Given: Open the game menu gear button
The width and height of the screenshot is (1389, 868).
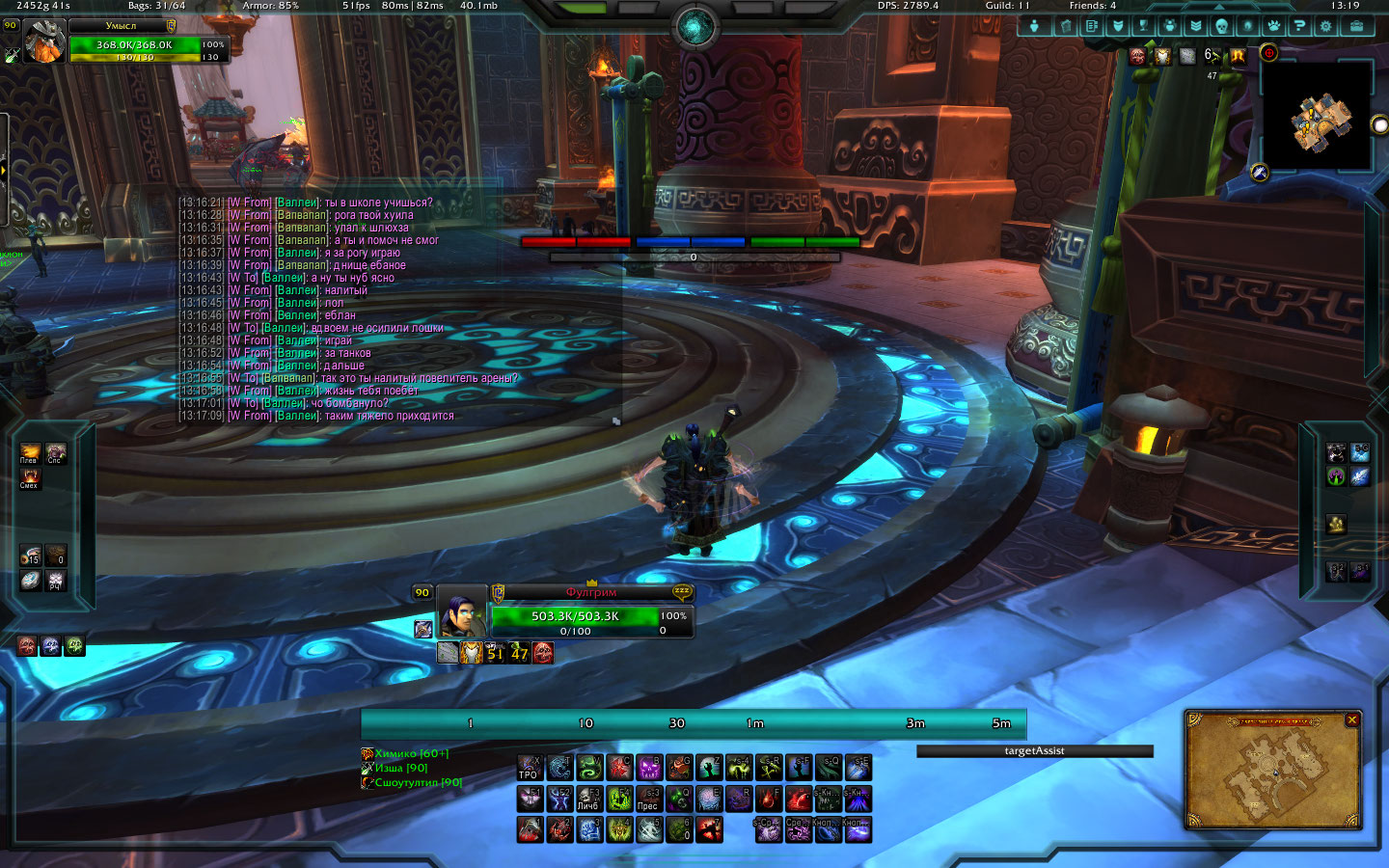Looking at the screenshot, I should (x=1326, y=26).
